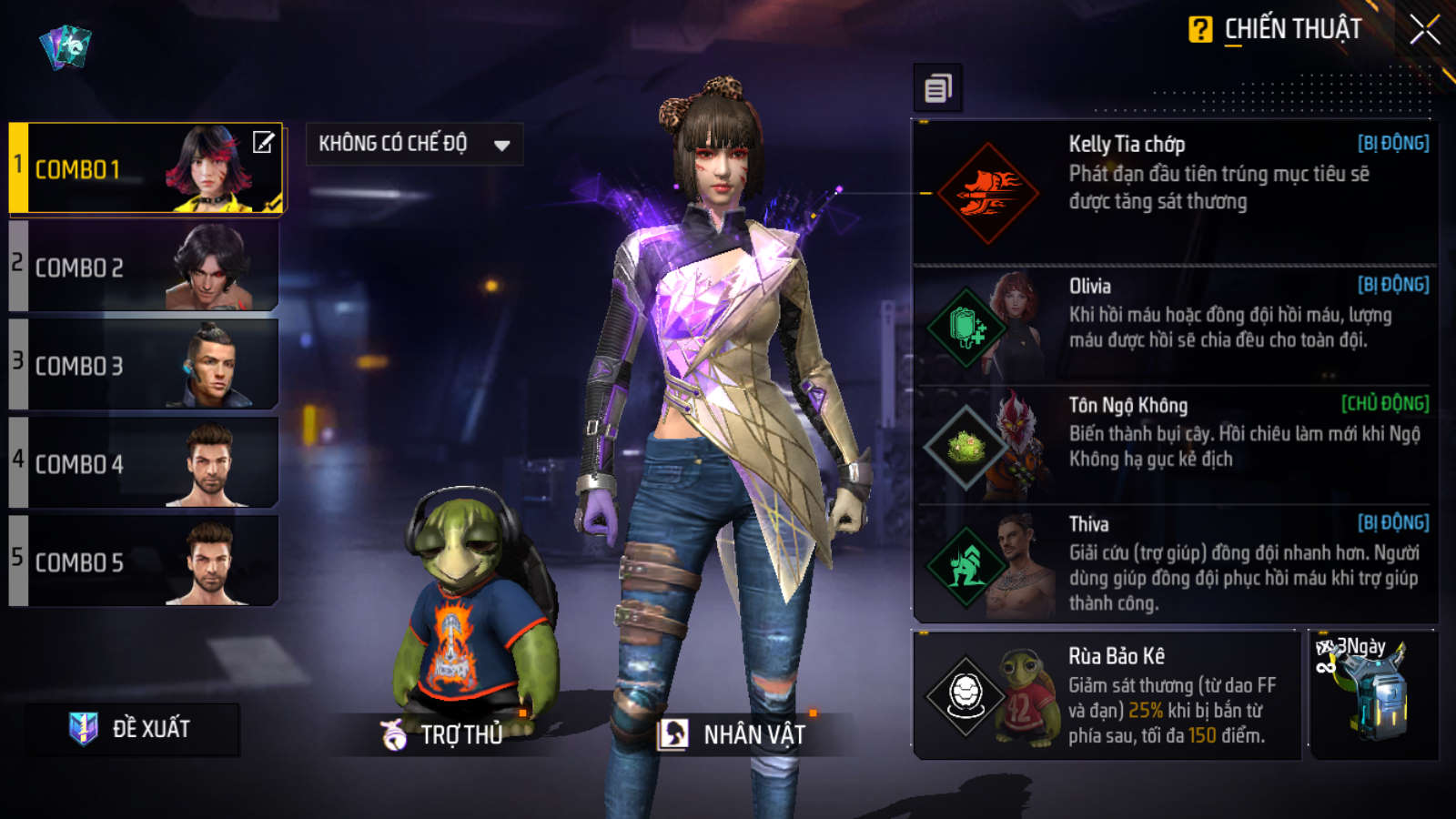Close the Chiến Thuật screen
This screenshot has height=819, width=1456.
(1424, 30)
